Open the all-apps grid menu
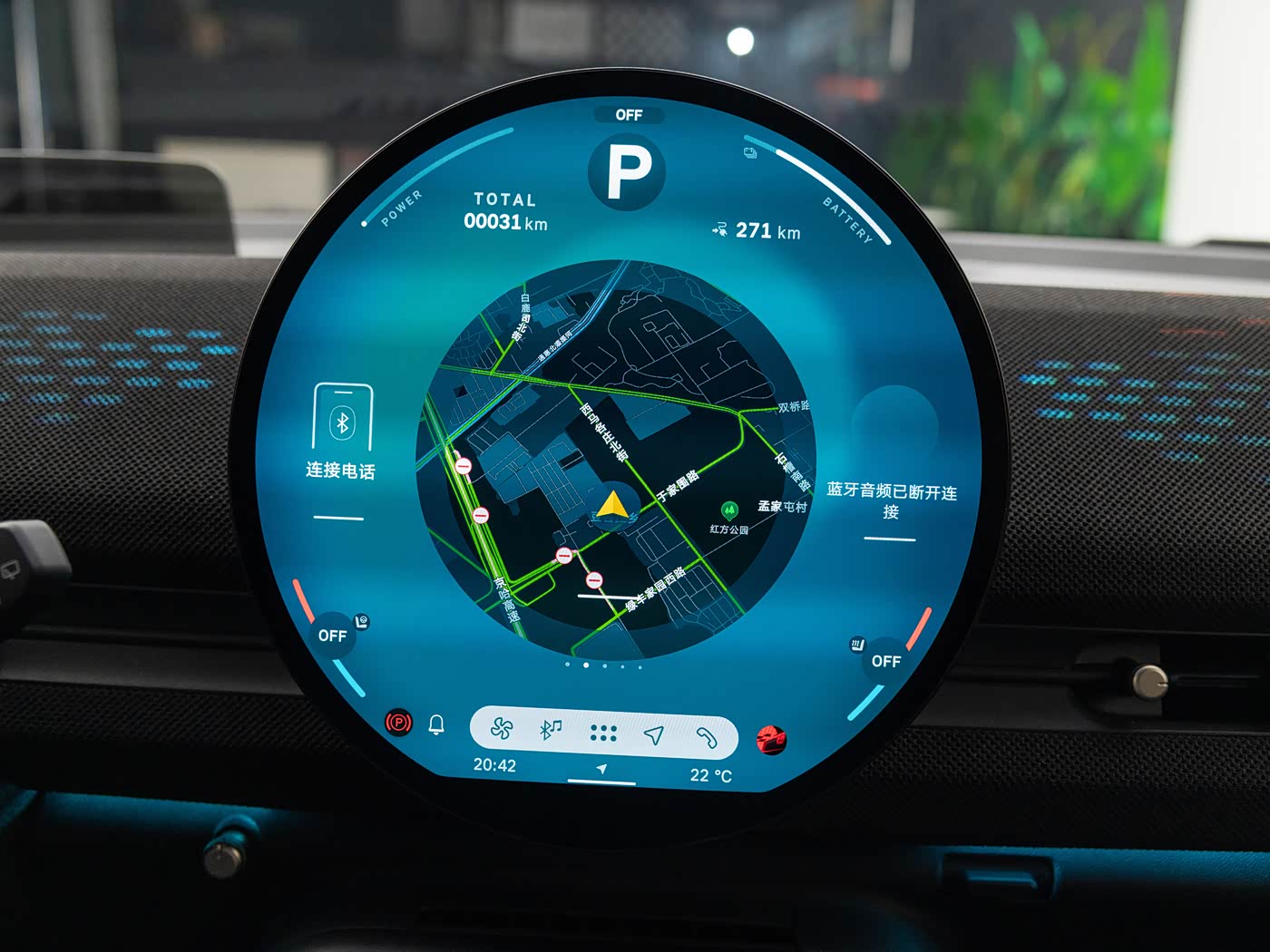Image resolution: width=1270 pixels, height=952 pixels. click(x=603, y=733)
